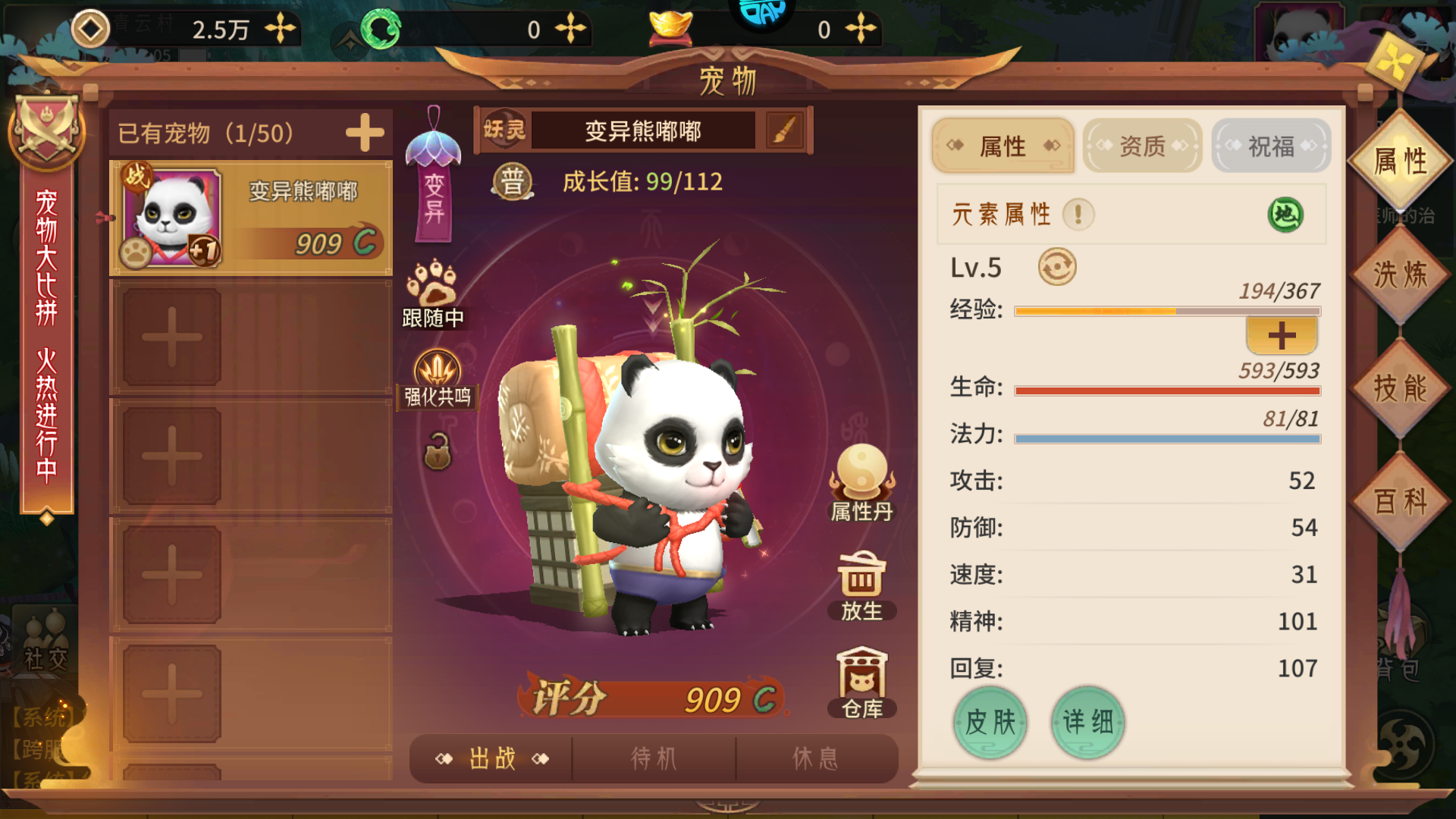Screen dimensions: 1456x819
Task: Switch to the 资质 aptitude tab
Action: pyautogui.click(x=1142, y=146)
